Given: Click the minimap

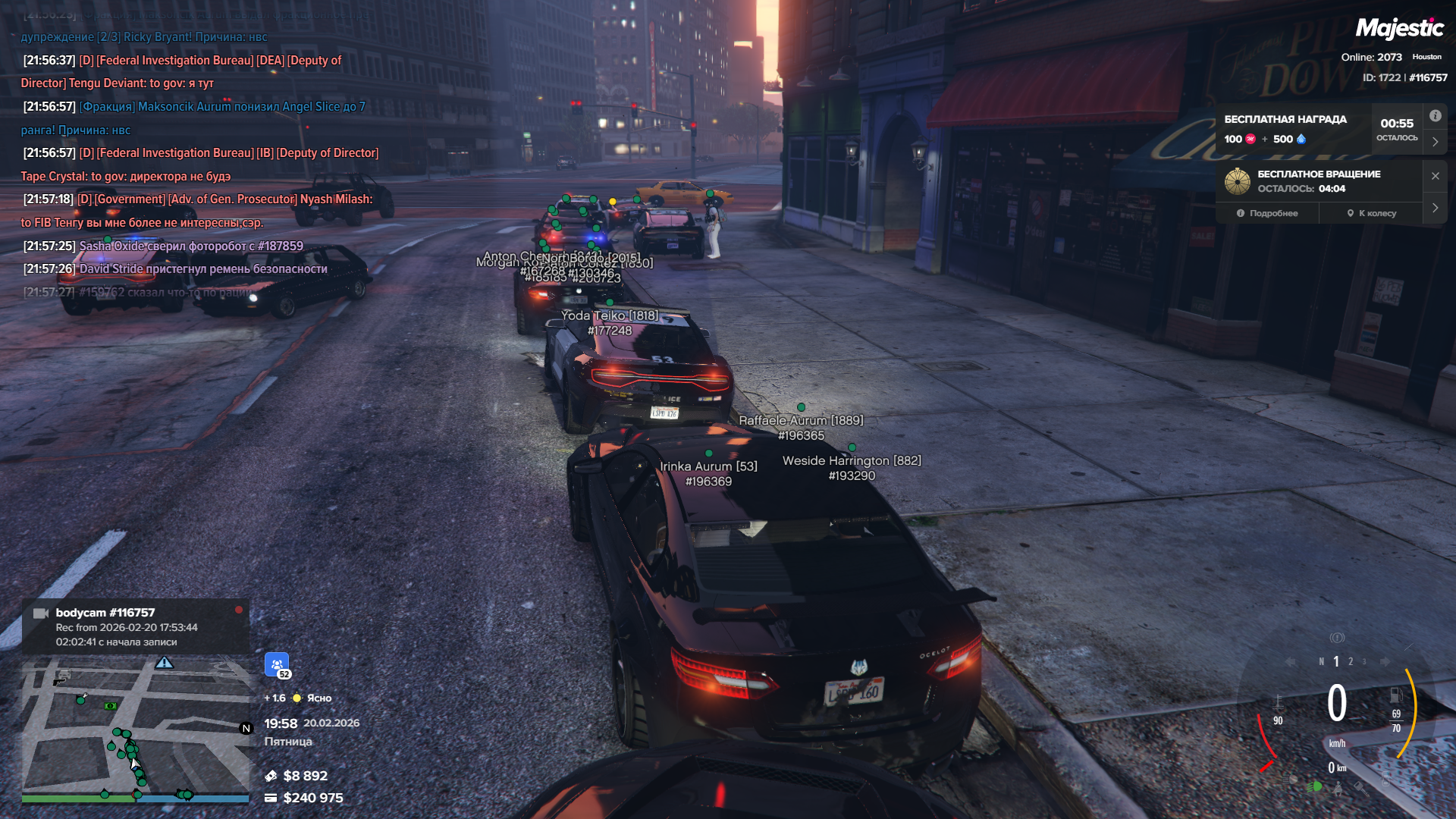Looking at the screenshot, I should pyautogui.click(x=135, y=728).
